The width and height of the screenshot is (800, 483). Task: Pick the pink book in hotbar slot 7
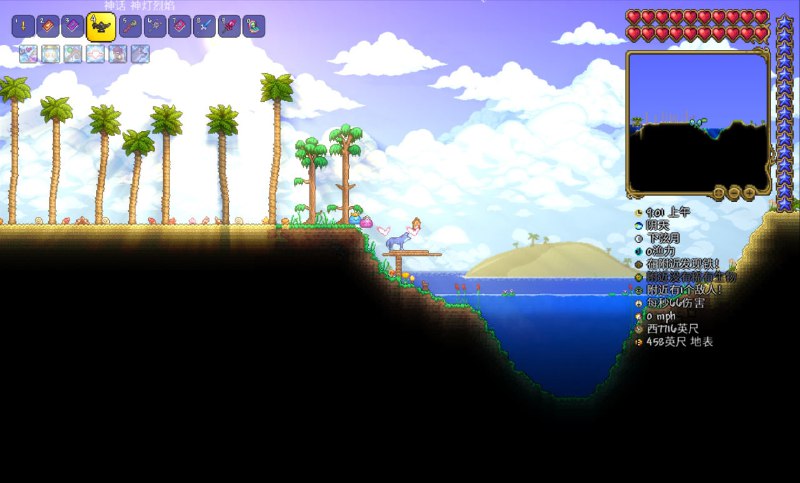click(x=180, y=27)
